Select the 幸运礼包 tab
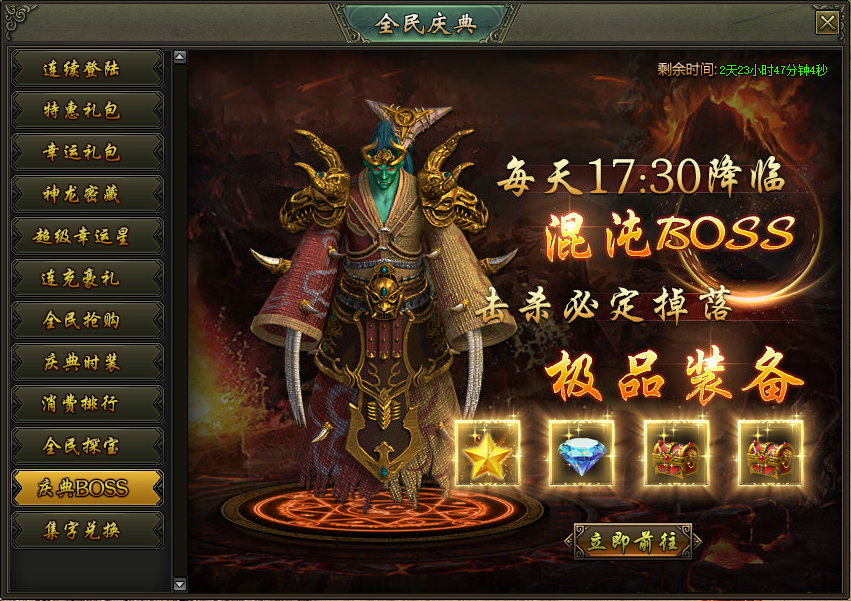 coord(86,153)
